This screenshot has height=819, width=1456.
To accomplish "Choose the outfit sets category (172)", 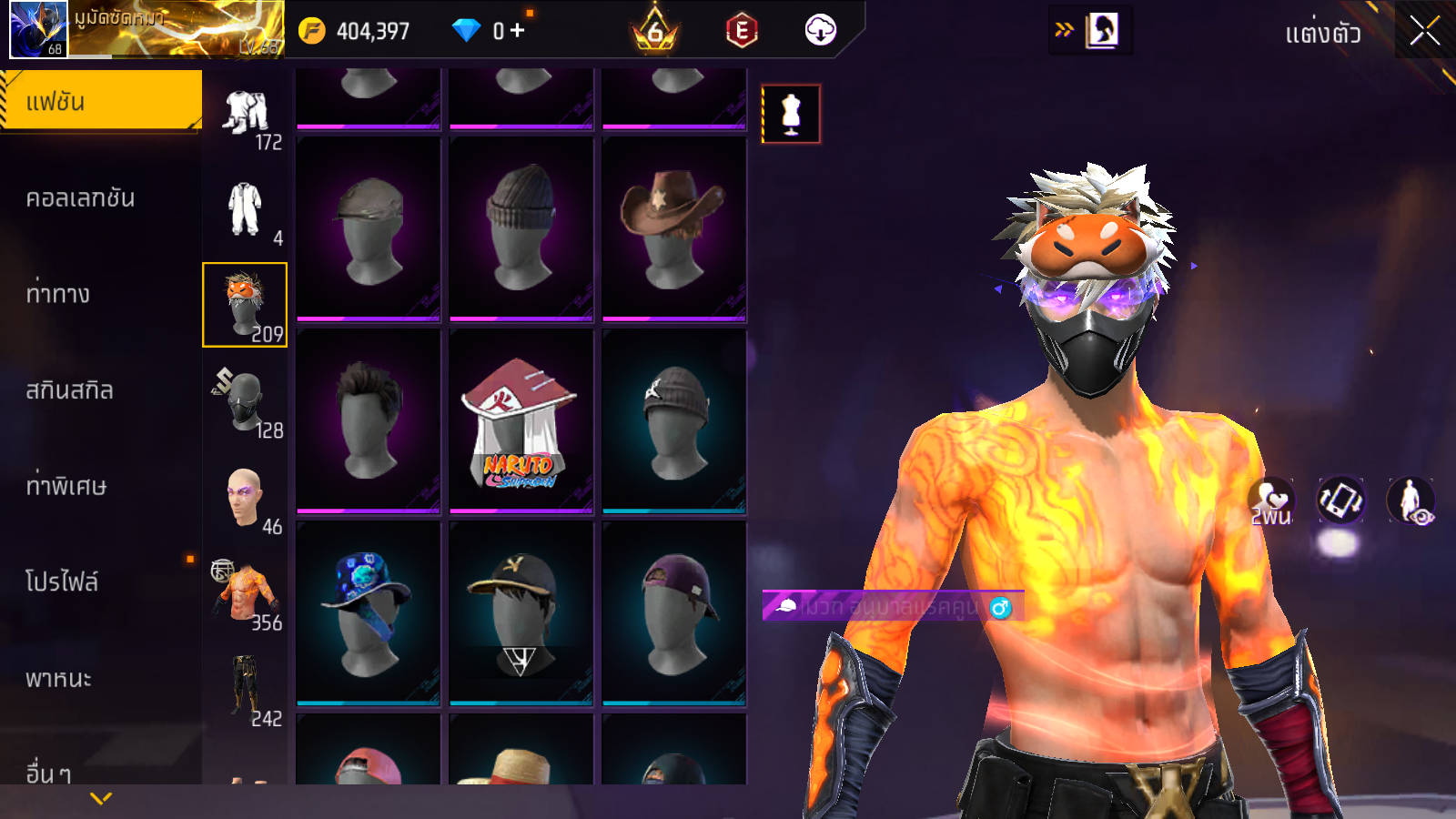I will [246, 116].
